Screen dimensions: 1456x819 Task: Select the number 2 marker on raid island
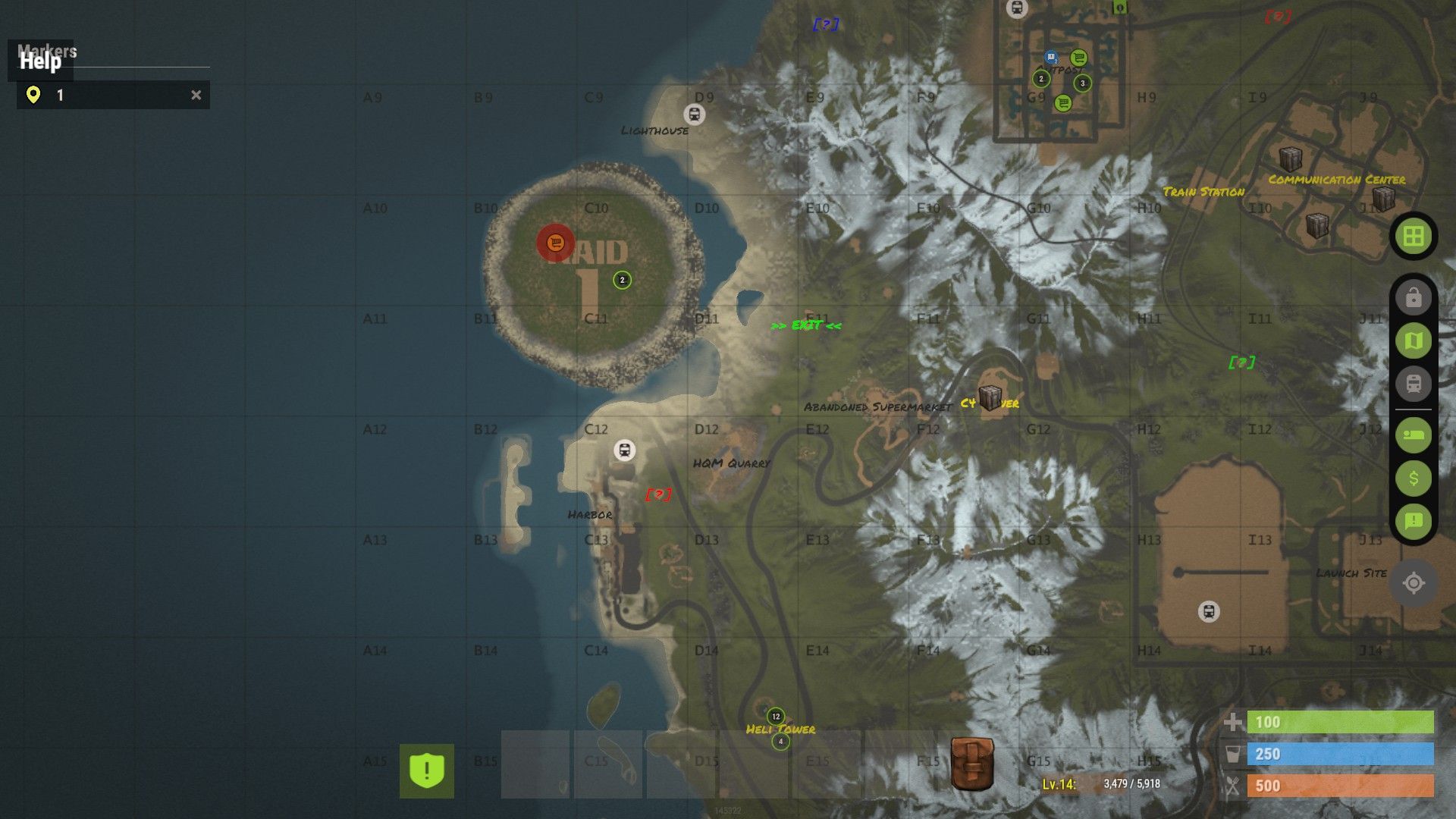click(x=622, y=280)
